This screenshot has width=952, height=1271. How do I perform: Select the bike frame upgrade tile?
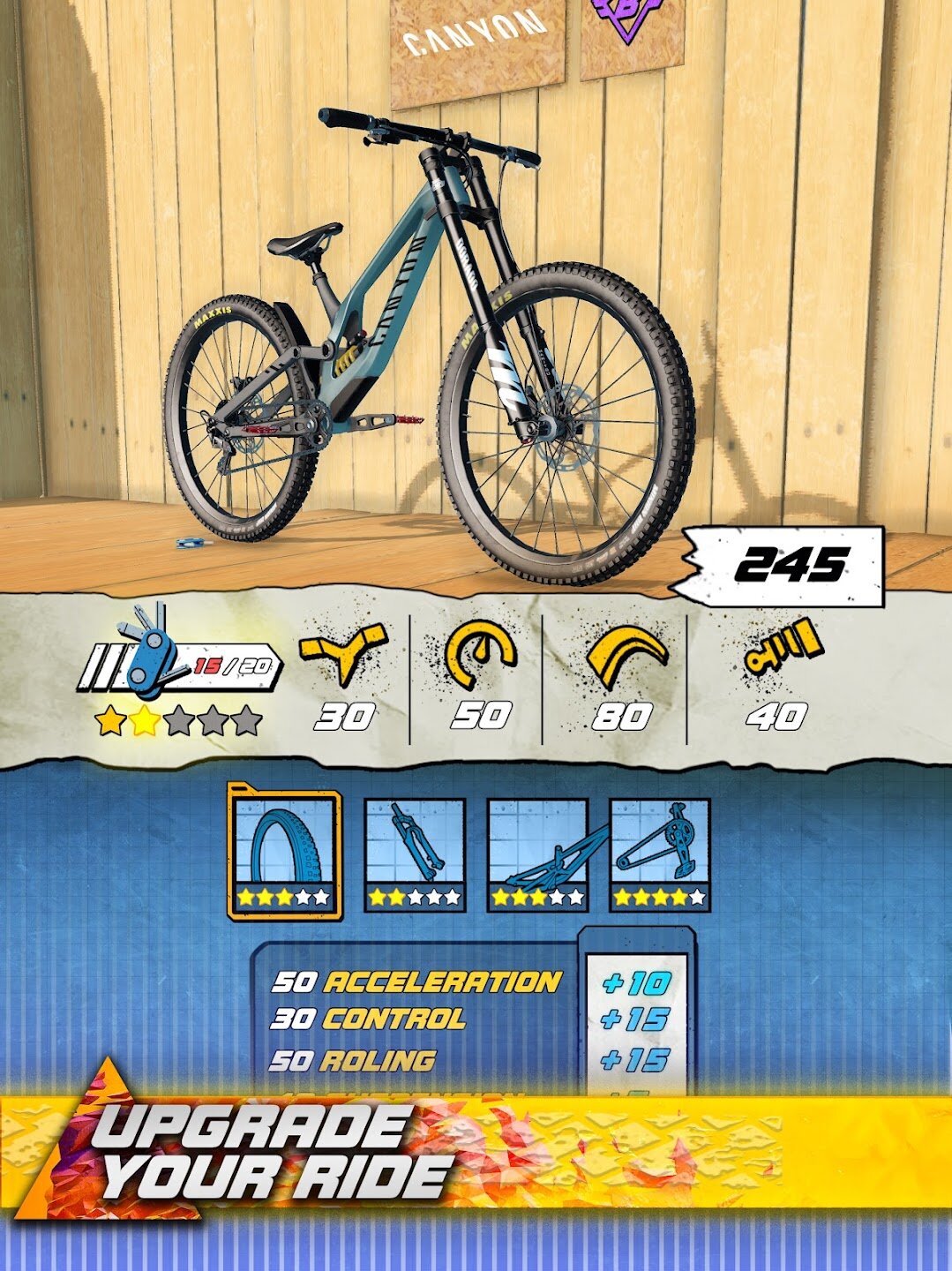click(537, 854)
